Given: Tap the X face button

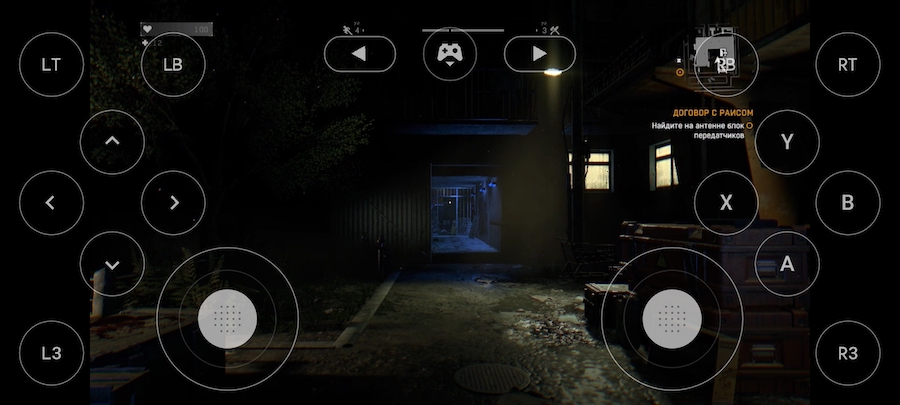Looking at the screenshot, I should click(726, 202).
